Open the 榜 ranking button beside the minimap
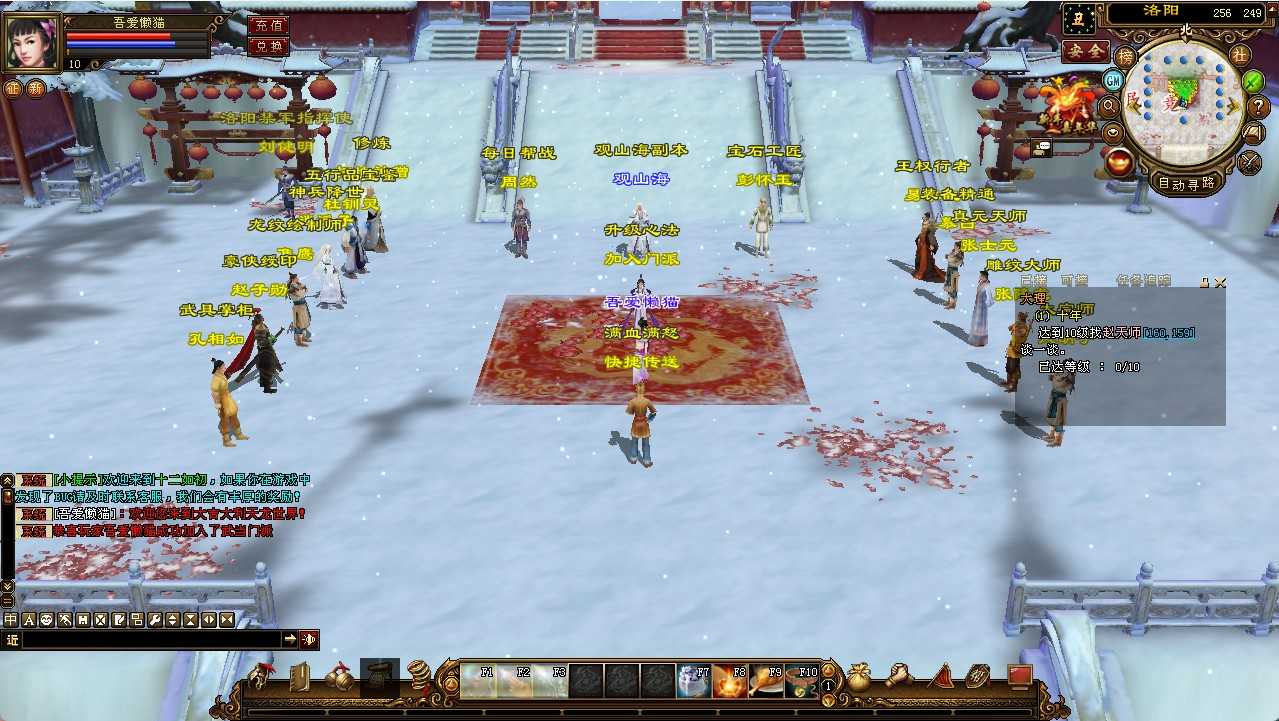This screenshot has height=721, width=1279. [x=1125, y=55]
